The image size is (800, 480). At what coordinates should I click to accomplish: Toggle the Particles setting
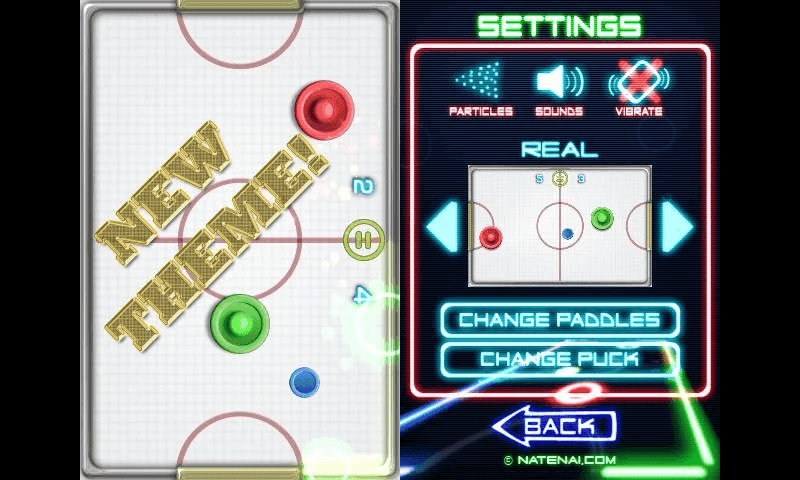point(480,84)
